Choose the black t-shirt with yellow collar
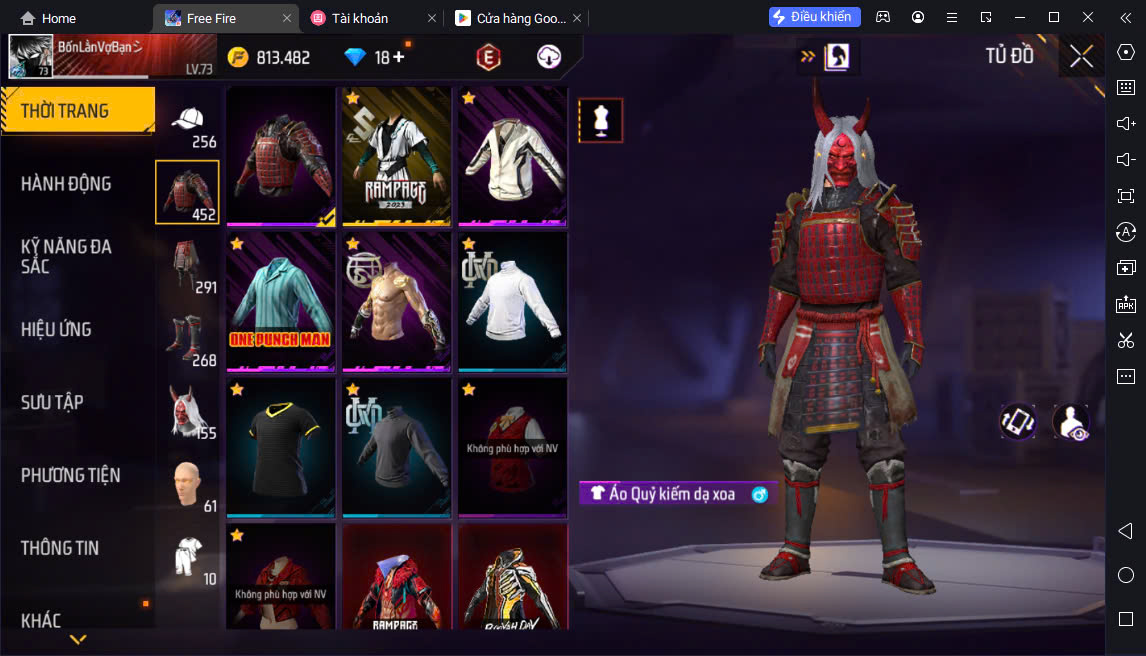This screenshot has width=1146, height=656. click(281, 447)
